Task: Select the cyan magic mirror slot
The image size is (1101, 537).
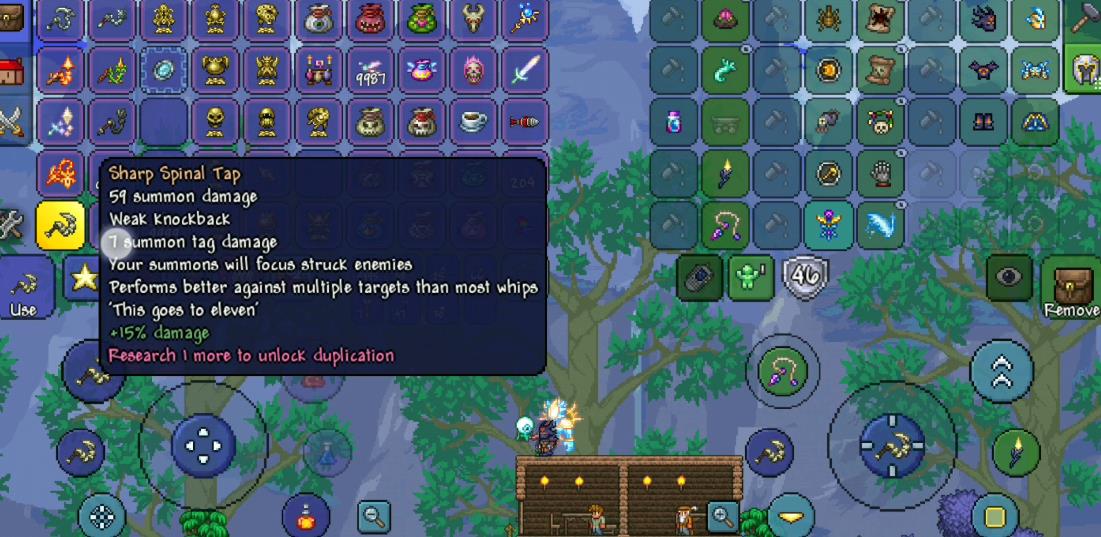Action: (x=164, y=70)
